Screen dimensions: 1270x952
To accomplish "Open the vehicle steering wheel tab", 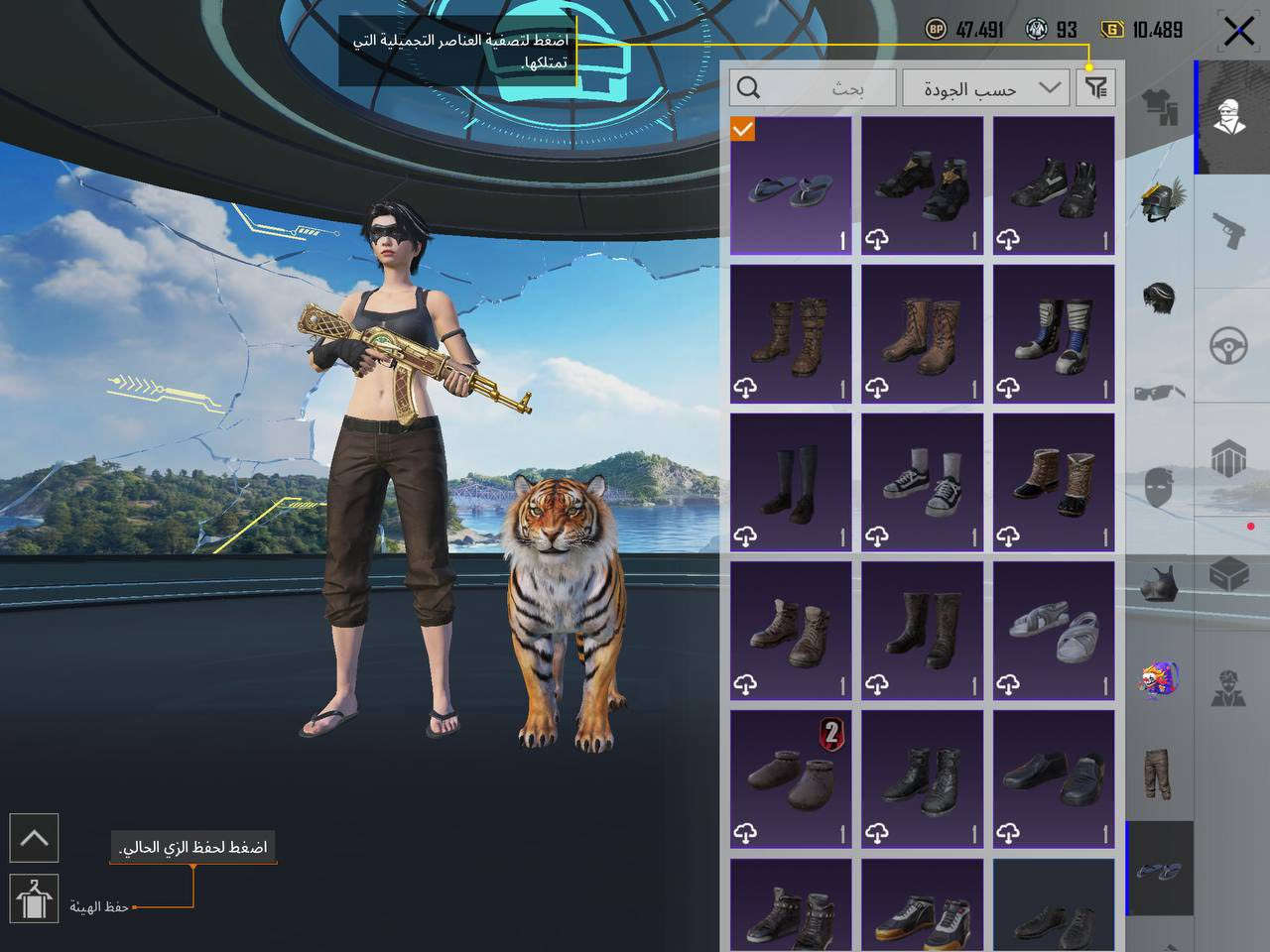I will point(1231,346).
